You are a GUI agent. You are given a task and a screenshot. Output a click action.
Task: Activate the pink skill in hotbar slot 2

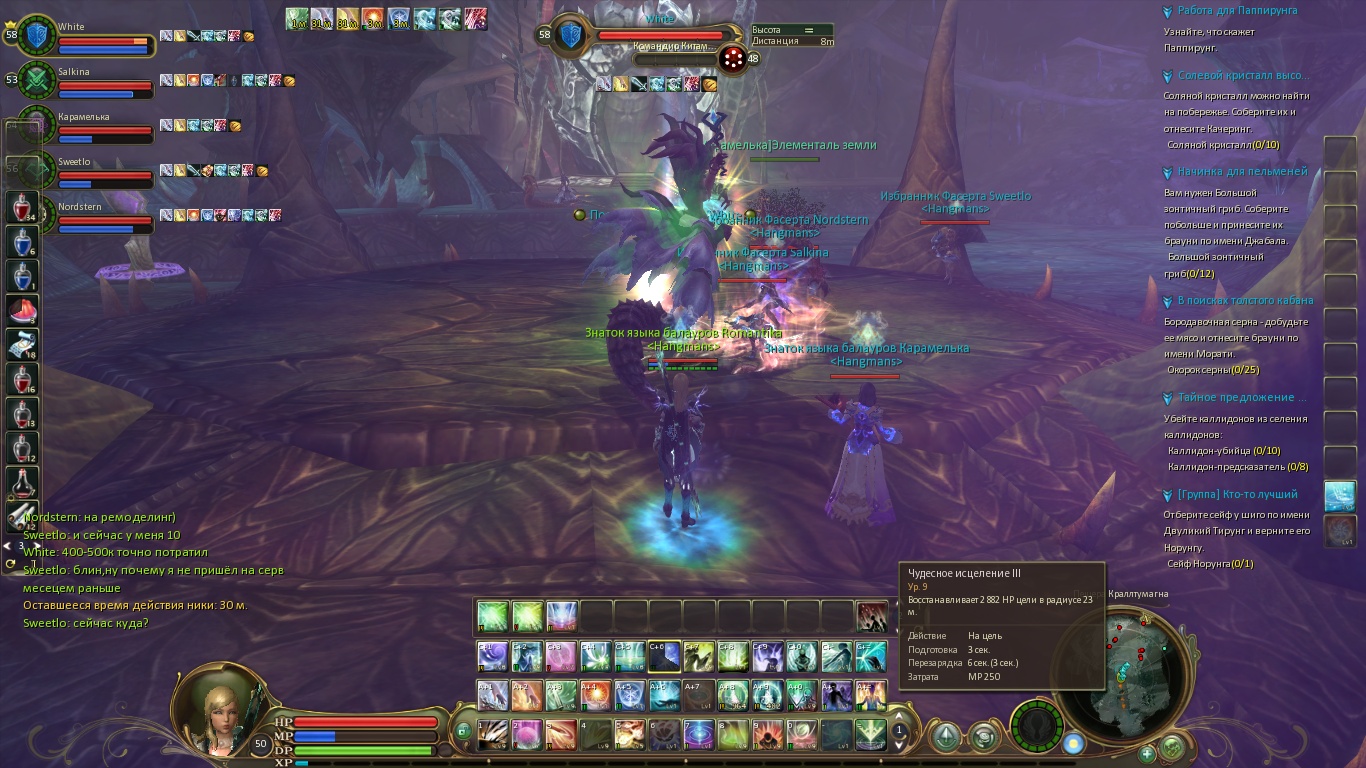coord(526,734)
